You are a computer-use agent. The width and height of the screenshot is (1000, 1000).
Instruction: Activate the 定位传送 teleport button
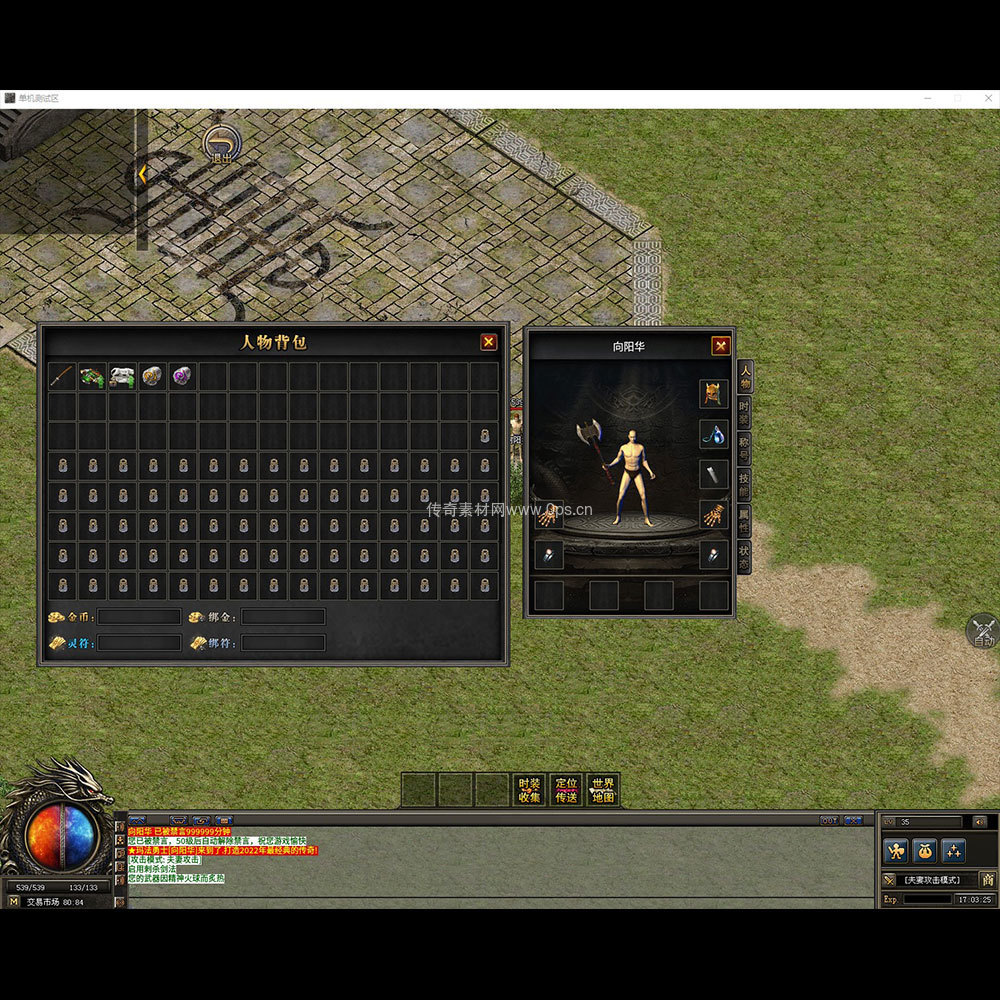566,790
